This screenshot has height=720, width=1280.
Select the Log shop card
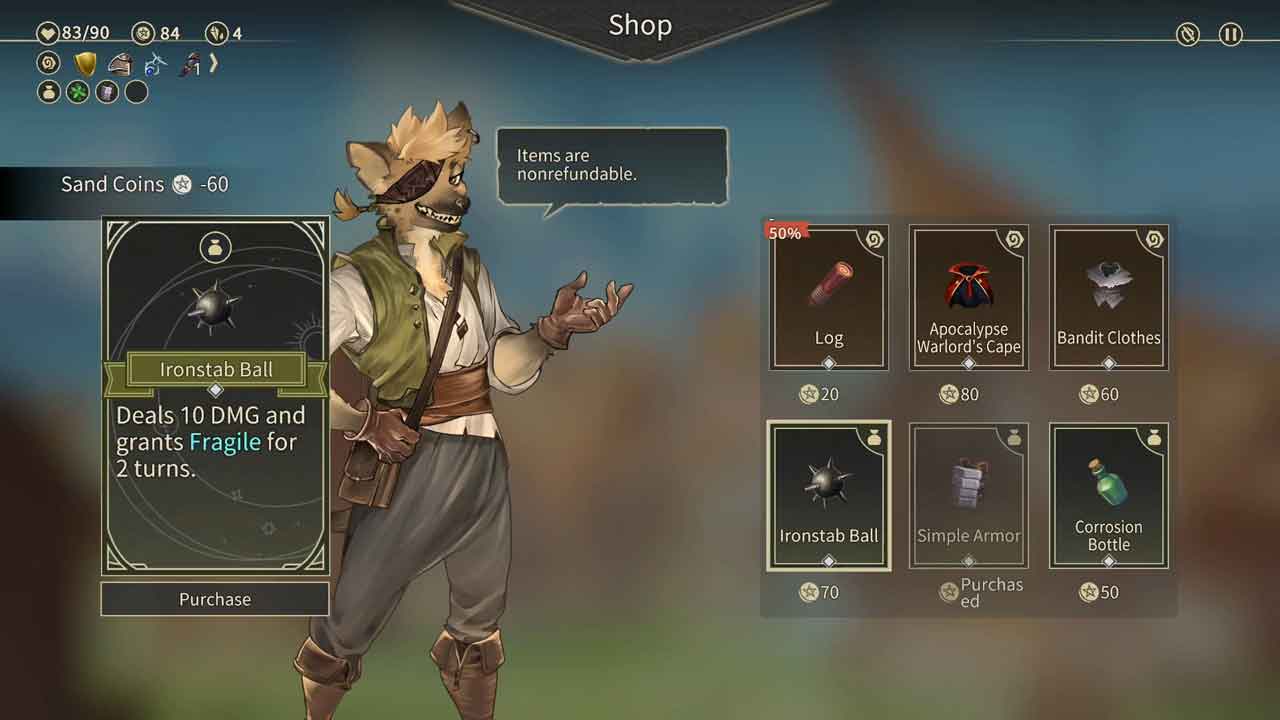tap(829, 298)
